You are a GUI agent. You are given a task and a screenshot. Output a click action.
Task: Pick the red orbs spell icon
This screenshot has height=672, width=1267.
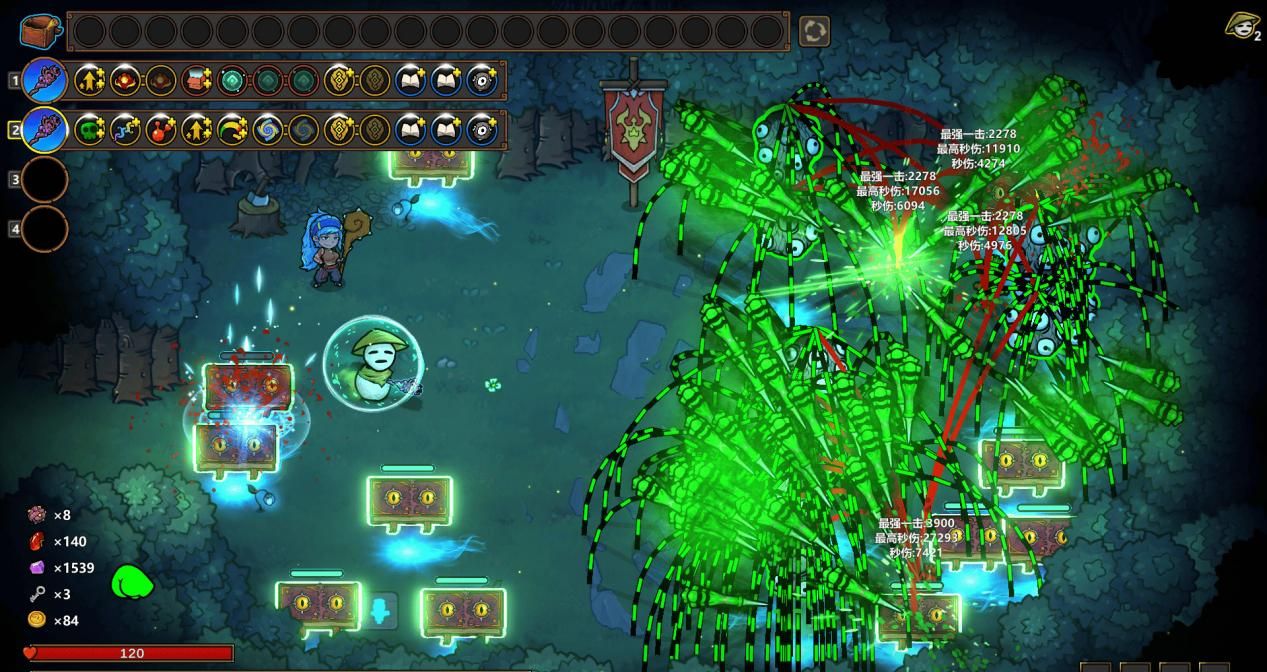[x=161, y=130]
